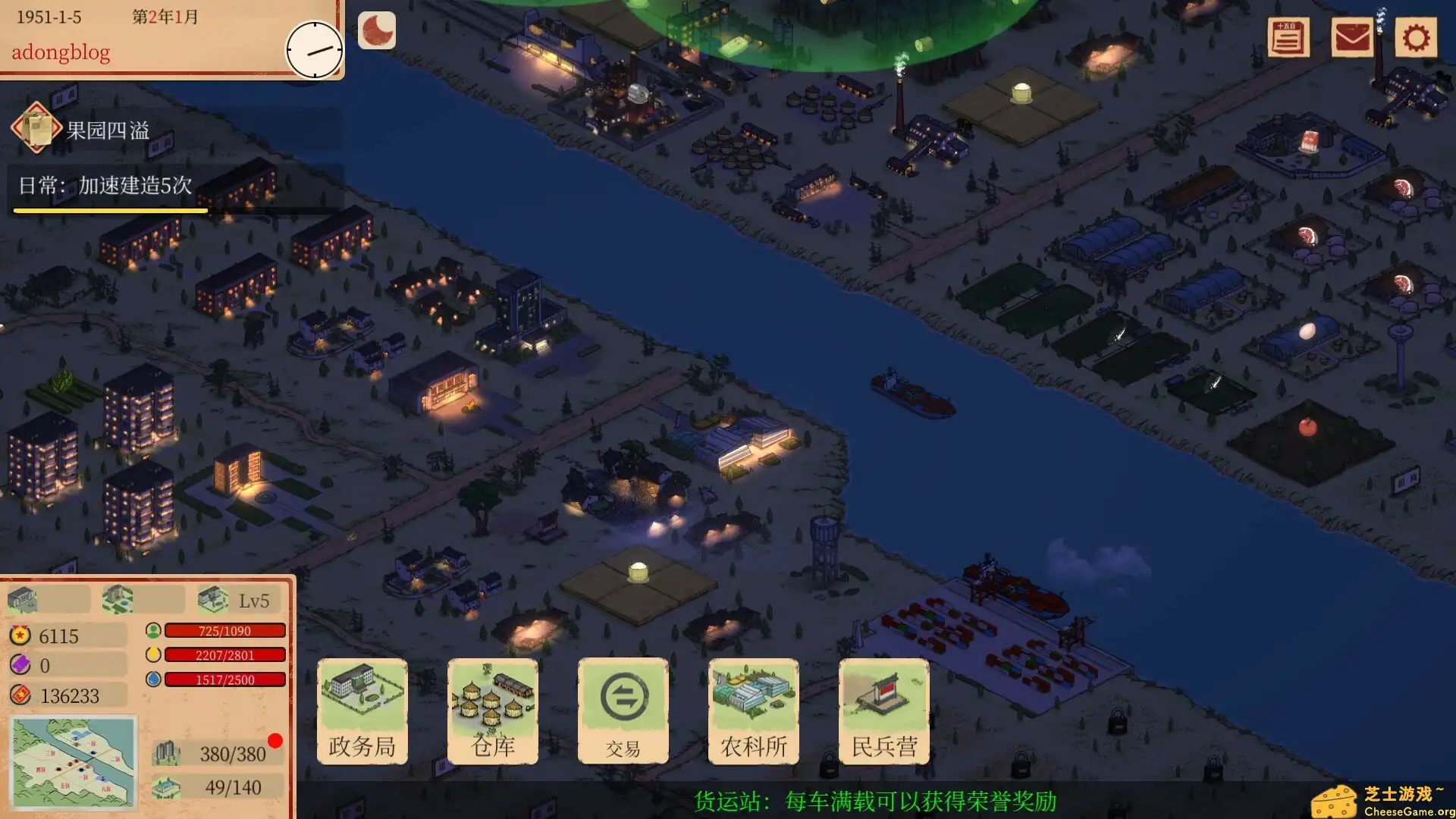The width and height of the screenshot is (1456, 819).
Task: Click the clock to change game speed
Action: pyautogui.click(x=314, y=49)
